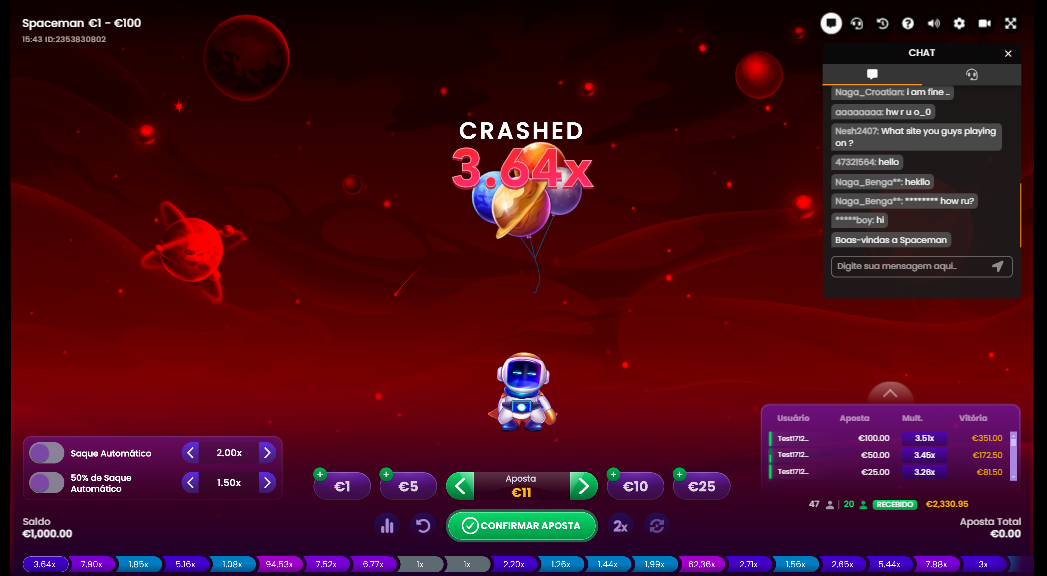Undo the last bet change

[x=423, y=526]
